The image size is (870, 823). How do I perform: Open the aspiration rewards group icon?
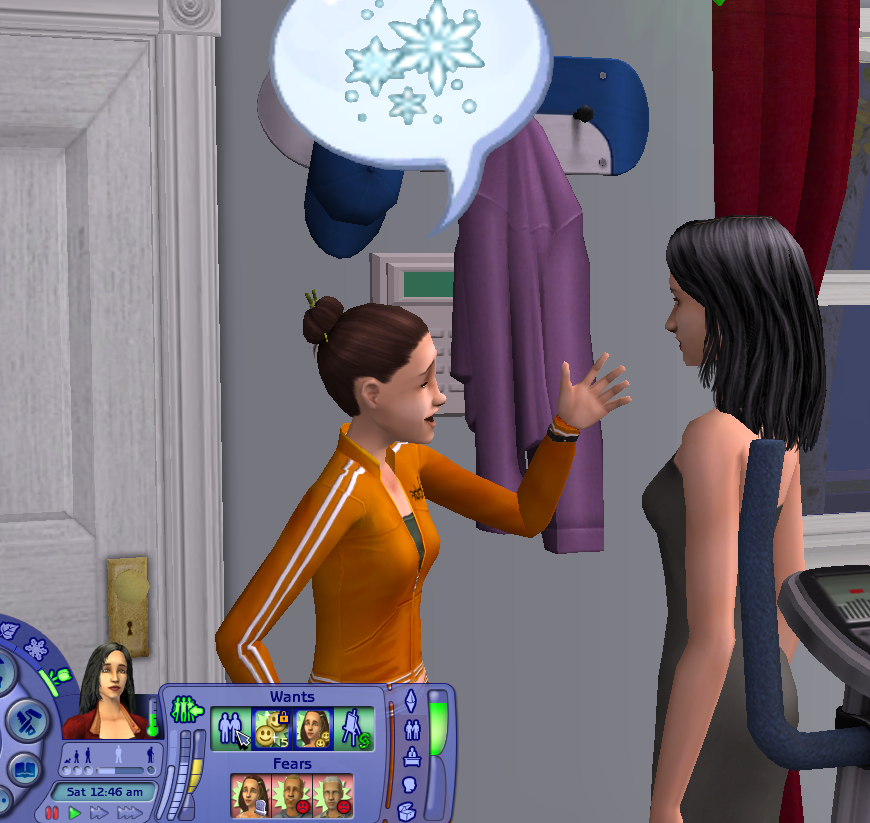click(x=187, y=709)
